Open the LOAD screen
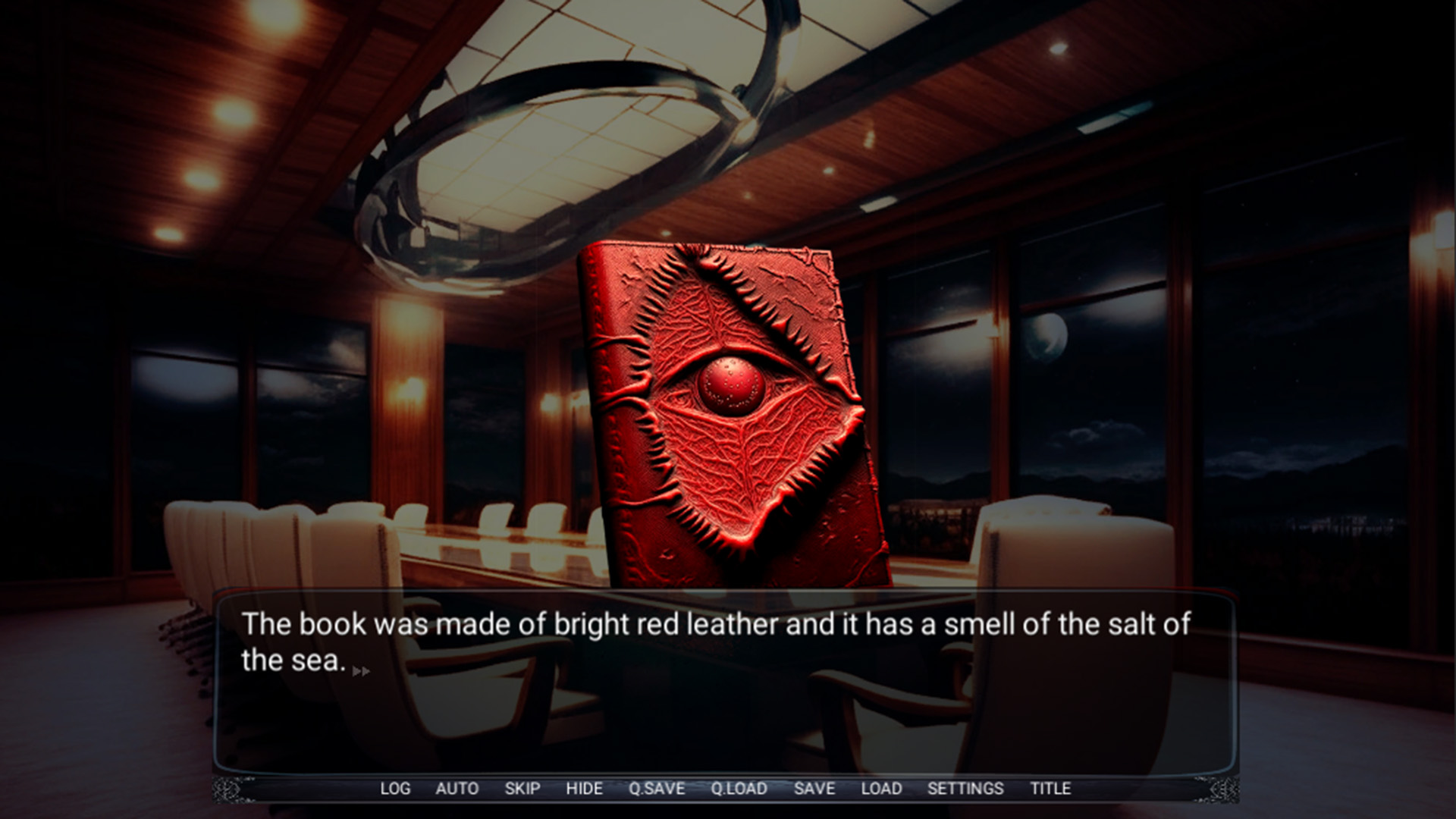Image resolution: width=1456 pixels, height=819 pixels. tap(880, 789)
